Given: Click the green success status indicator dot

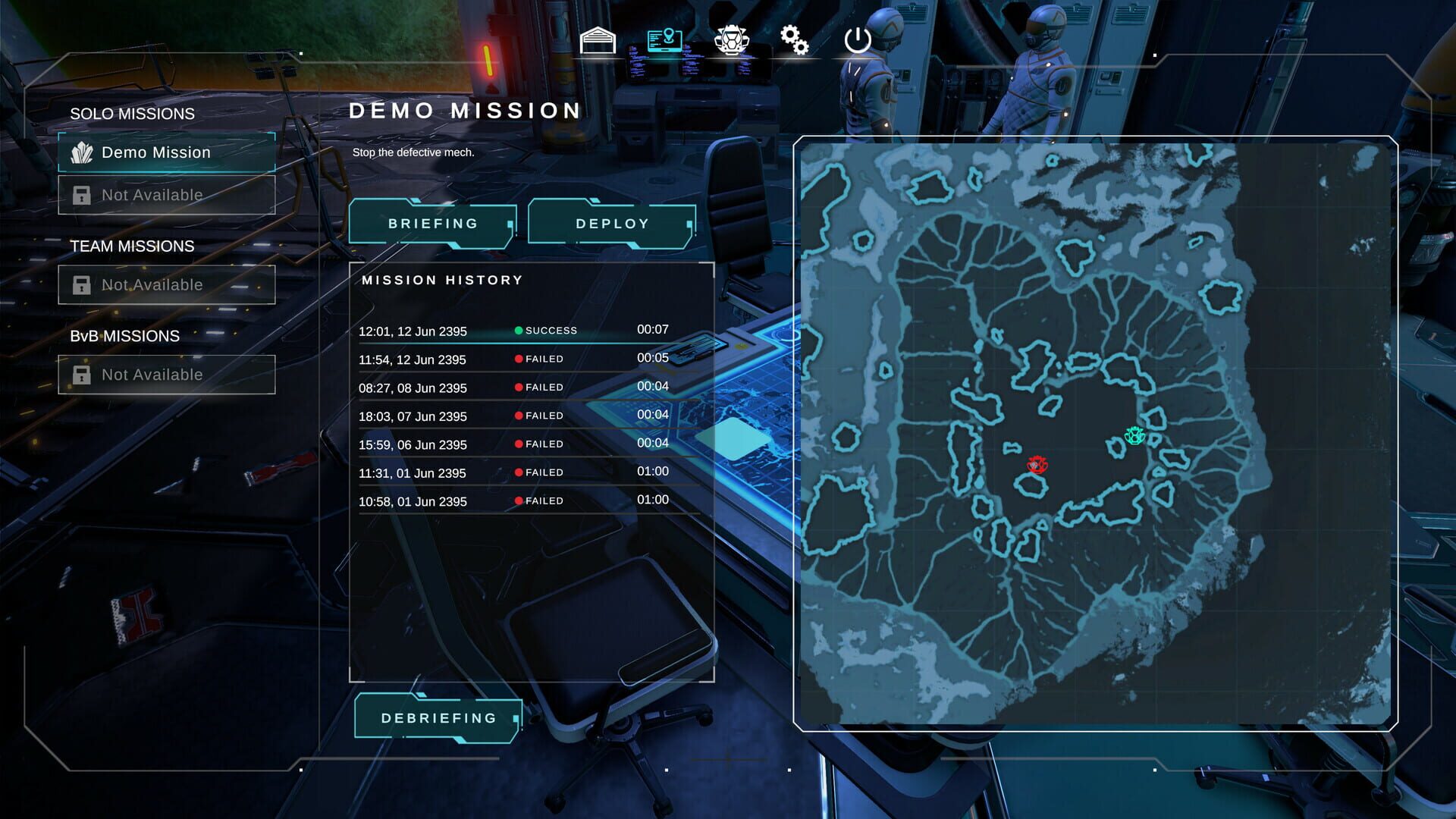Looking at the screenshot, I should [518, 330].
